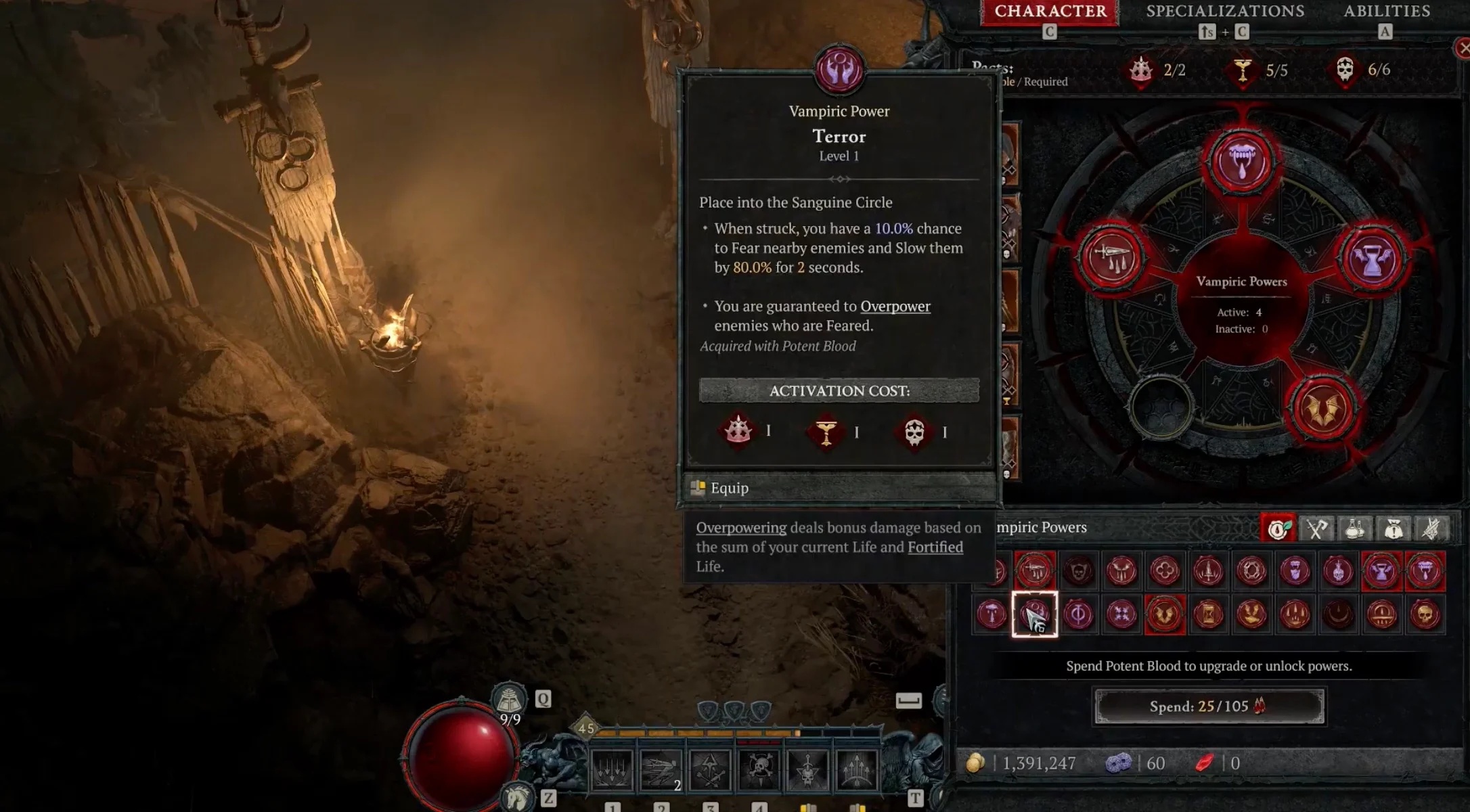Go to the Abilities tab
The height and width of the screenshot is (812, 1470).
[x=1387, y=12]
